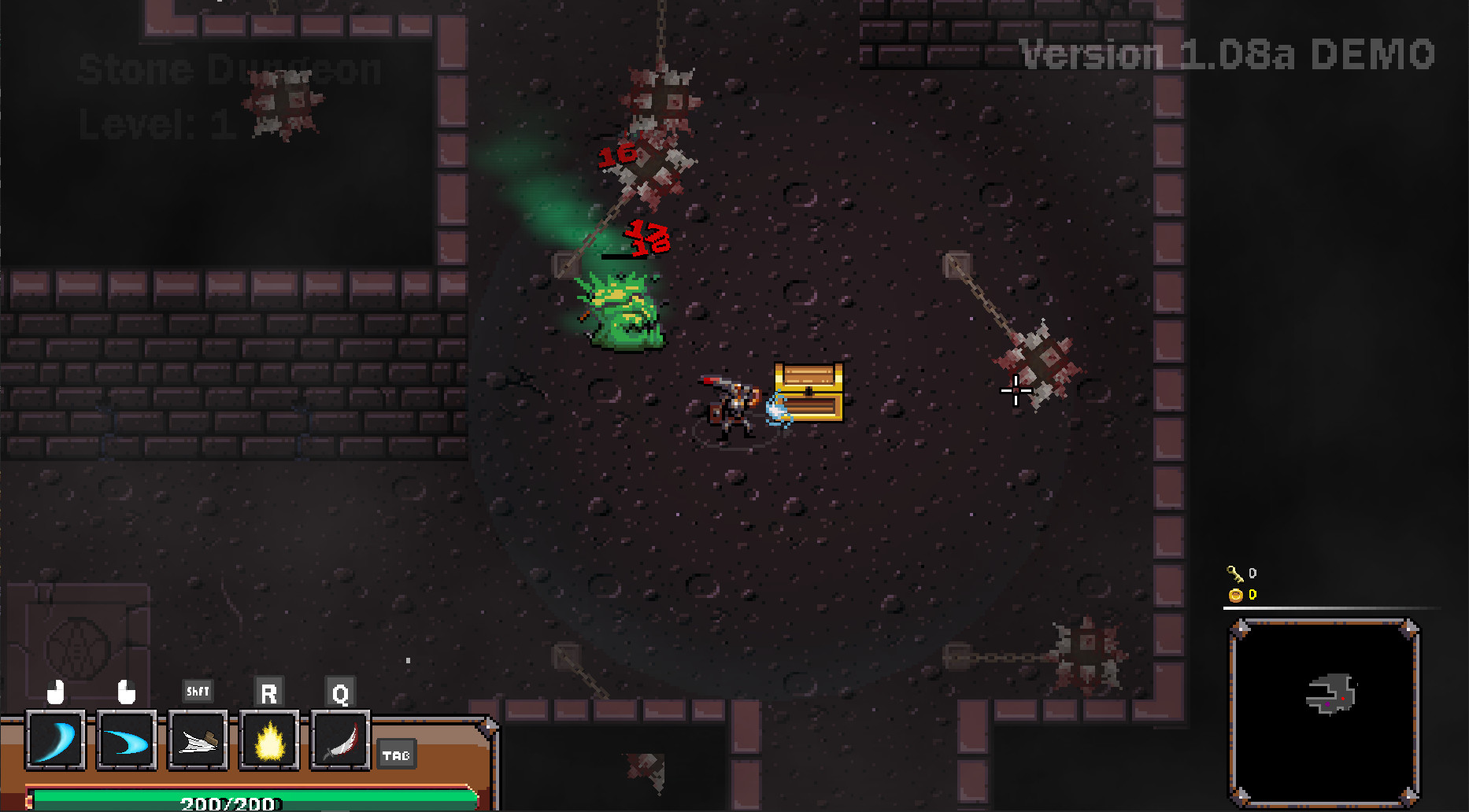Select the blue crescent slash ability icon
The width and height of the screenshot is (1469, 812).
point(56,740)
